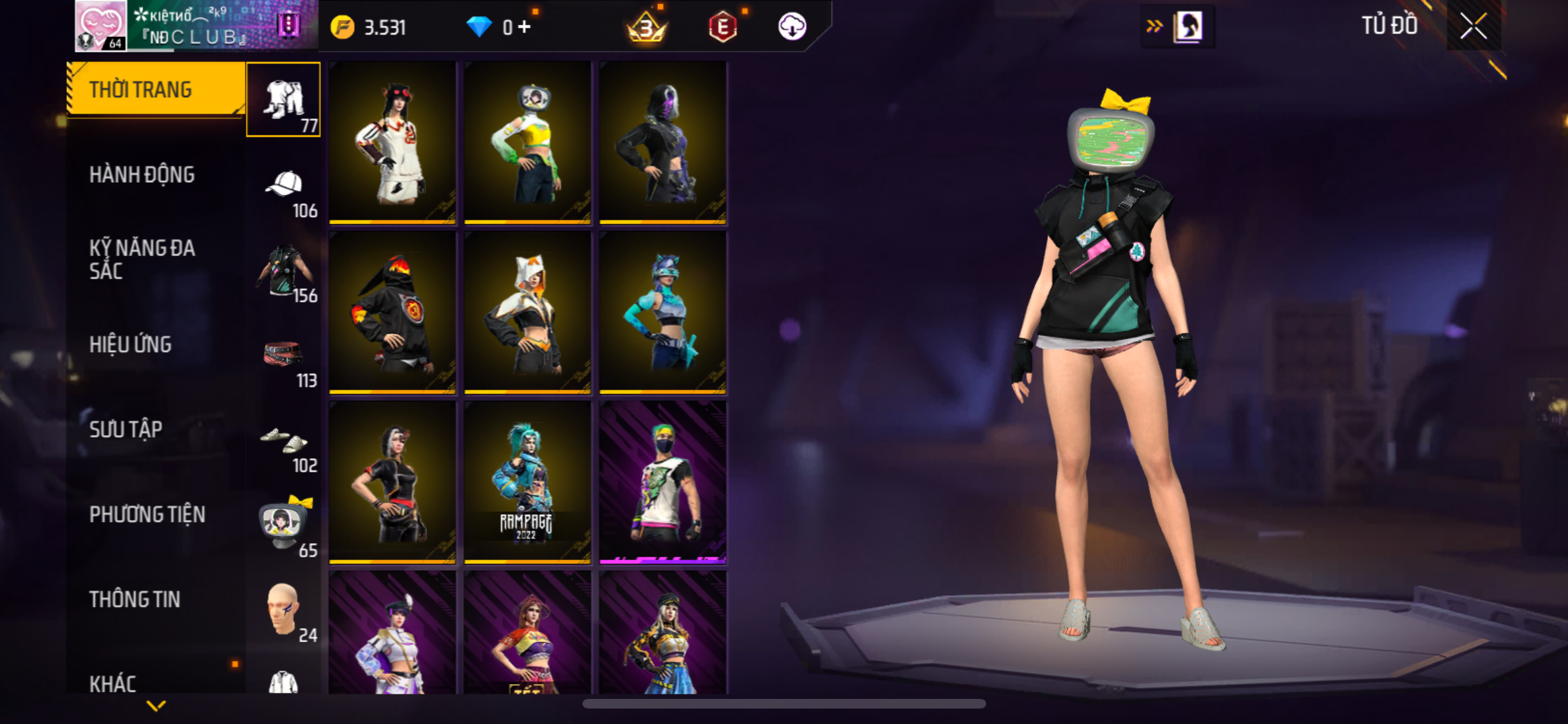Go to the Sưu Tập section
Image resolution: width=1568 pixels, height=724 pixels.
tap(126, 429)
